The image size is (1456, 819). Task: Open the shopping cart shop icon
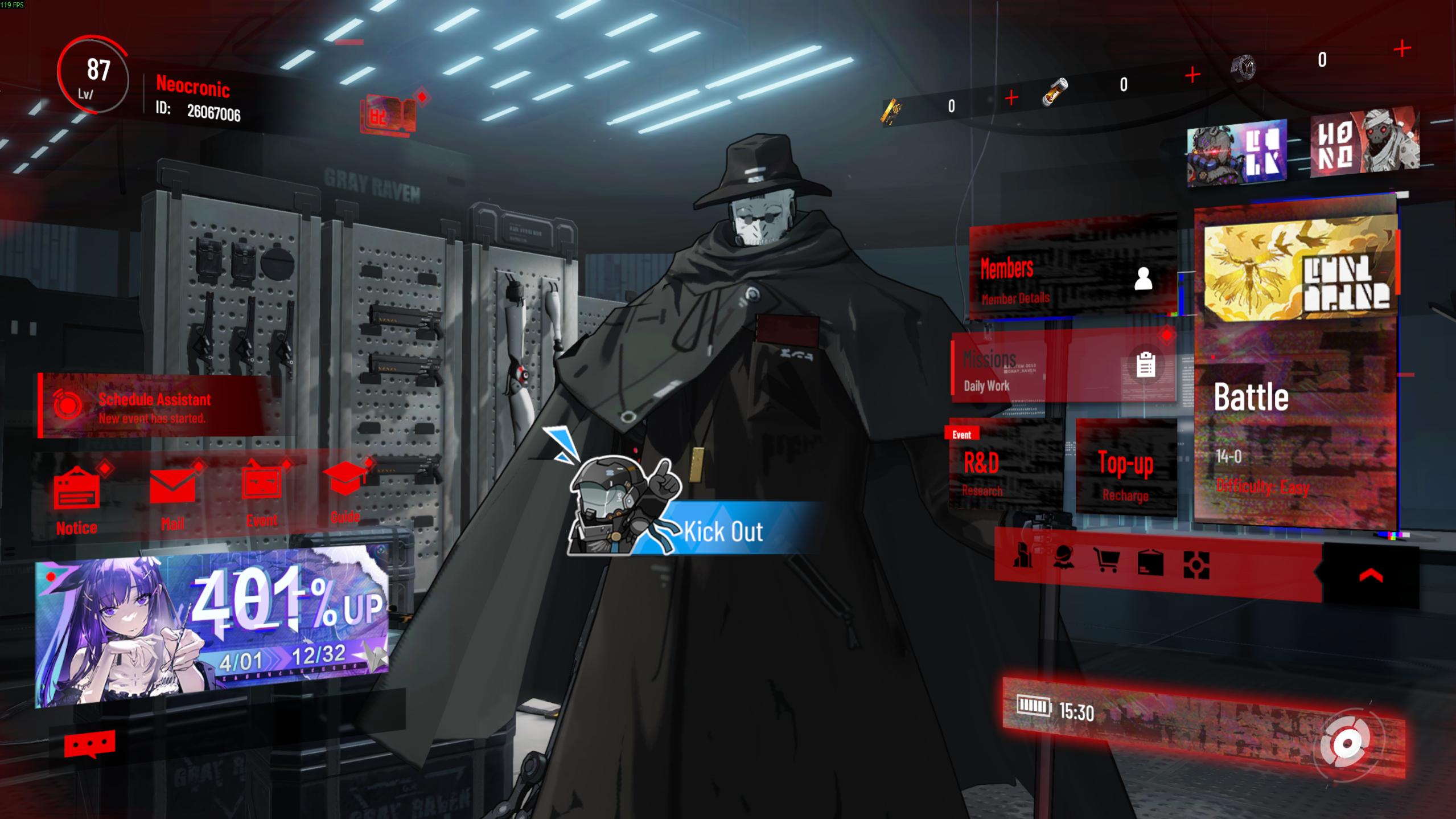(1106, 560)
